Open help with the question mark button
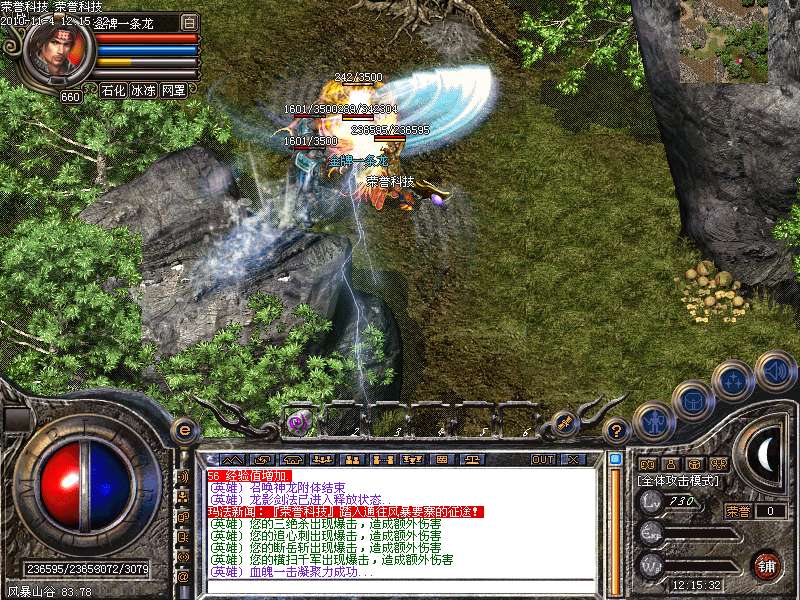800x600 pixels. point(618,431)
